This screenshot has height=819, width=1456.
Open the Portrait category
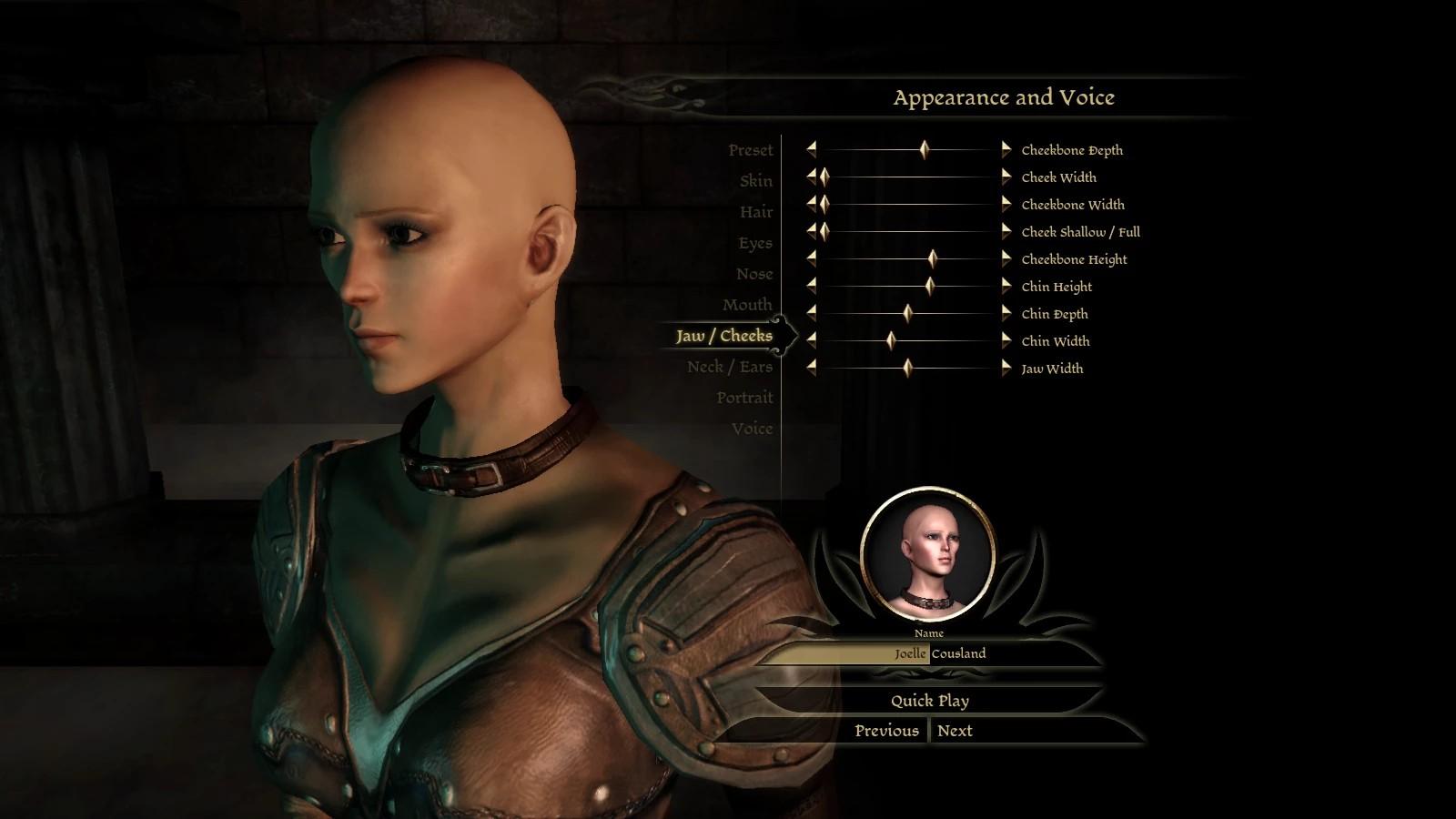(743, 398)
